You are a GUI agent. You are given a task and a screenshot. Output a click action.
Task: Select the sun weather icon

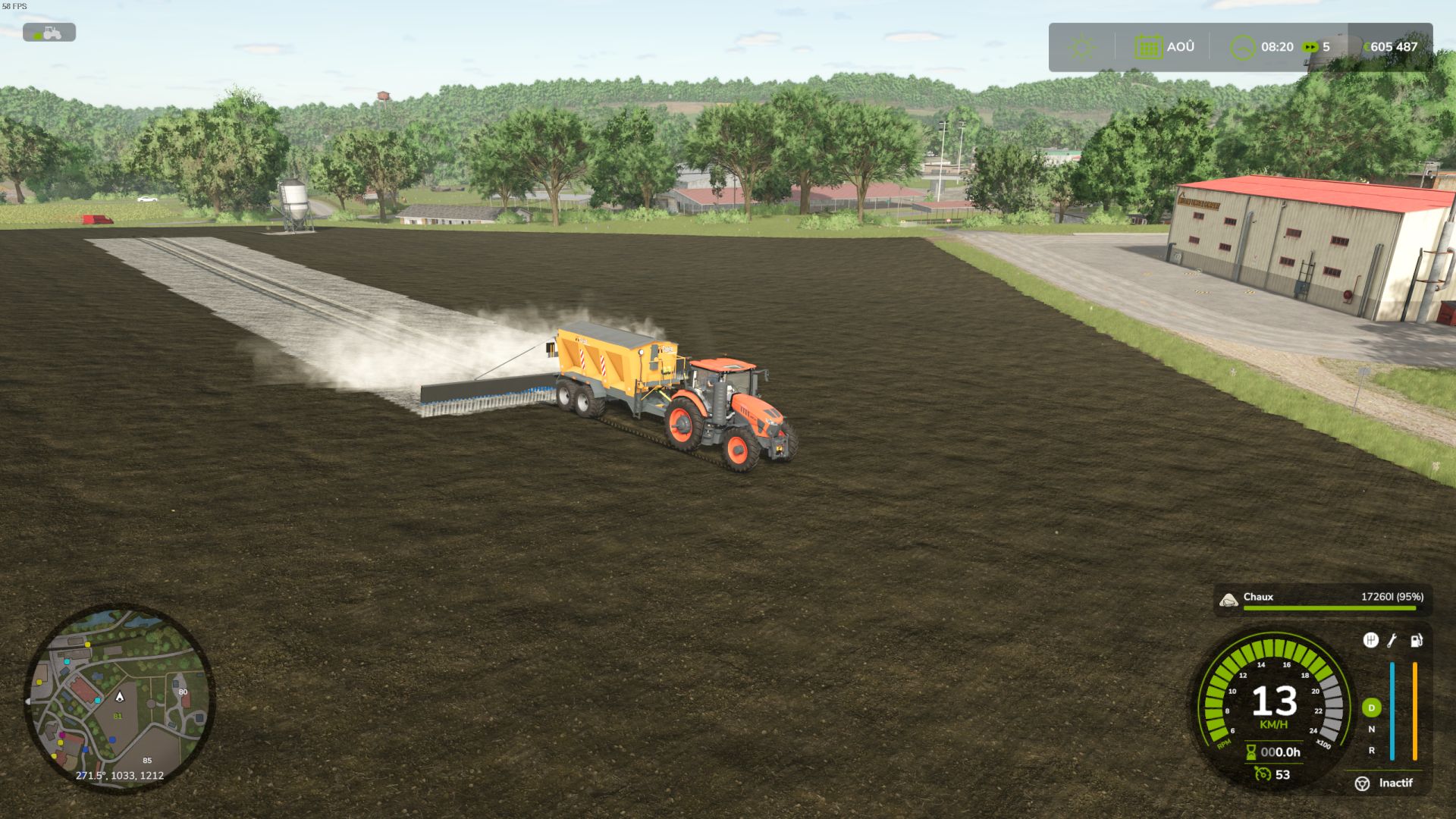click(1081, 48)
